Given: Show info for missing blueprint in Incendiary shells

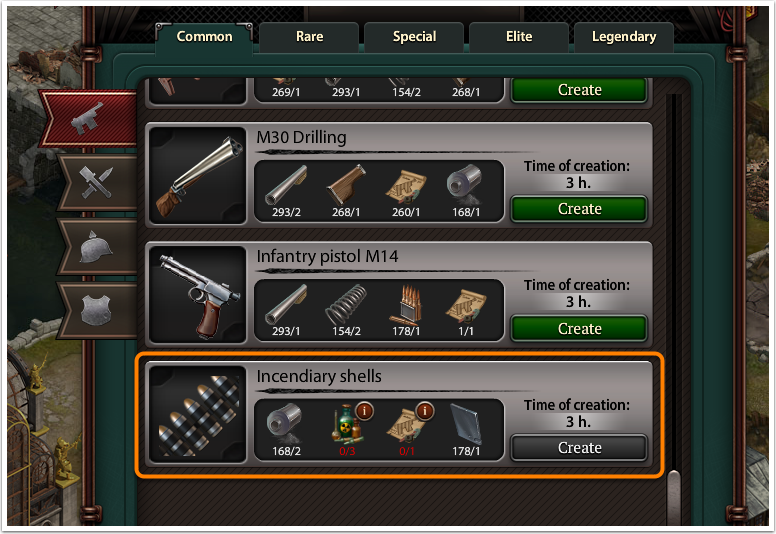Looking at the screenshot, I should 424,410.
